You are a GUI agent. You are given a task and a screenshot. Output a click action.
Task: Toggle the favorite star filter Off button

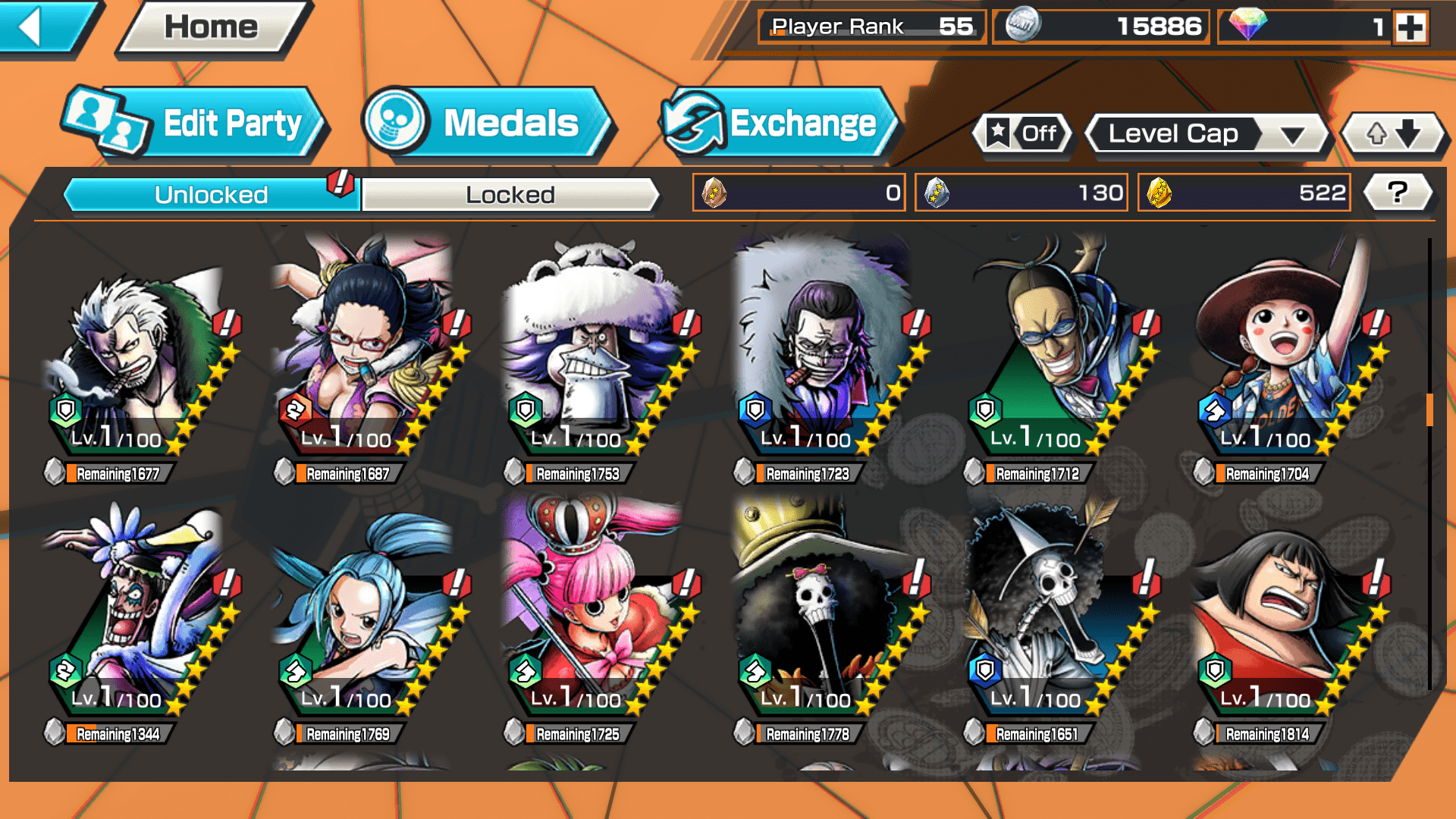click(1021, 134)
